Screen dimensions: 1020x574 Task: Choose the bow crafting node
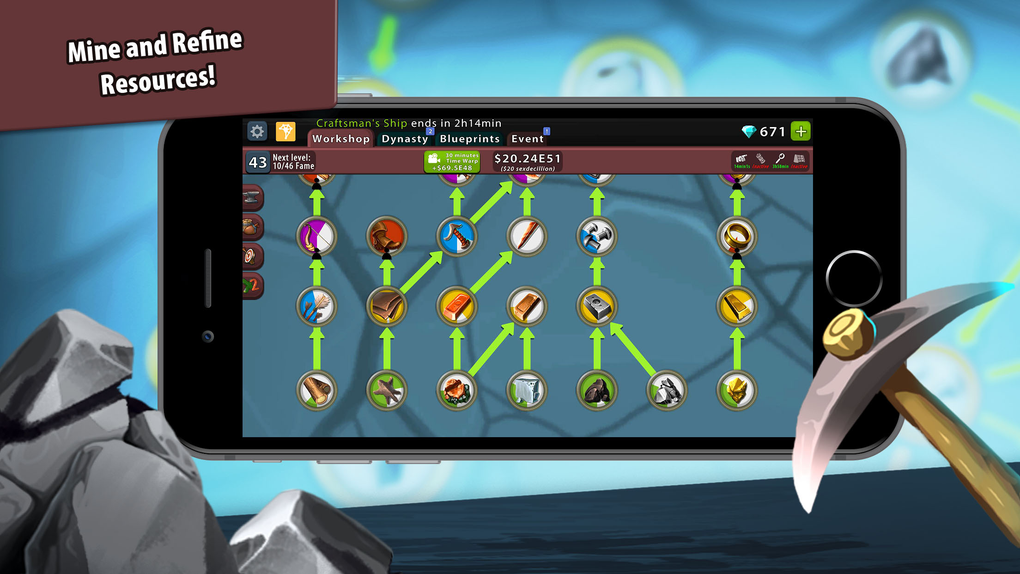coord(316,236)
